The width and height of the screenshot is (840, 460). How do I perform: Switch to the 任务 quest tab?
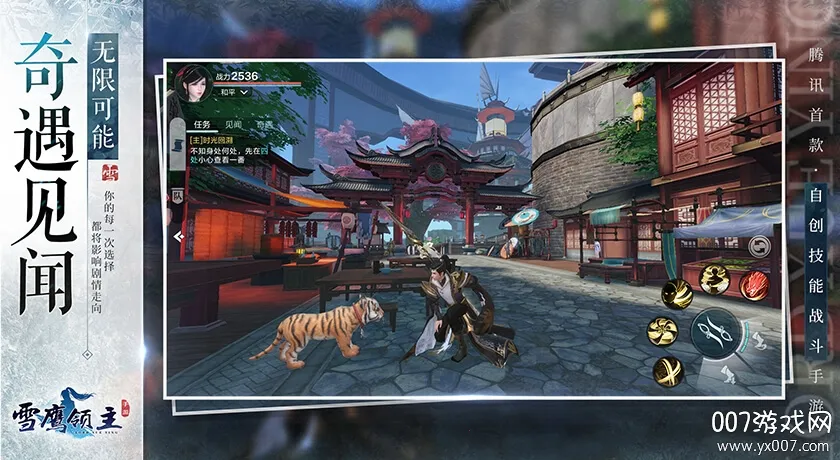pos(199,123)
